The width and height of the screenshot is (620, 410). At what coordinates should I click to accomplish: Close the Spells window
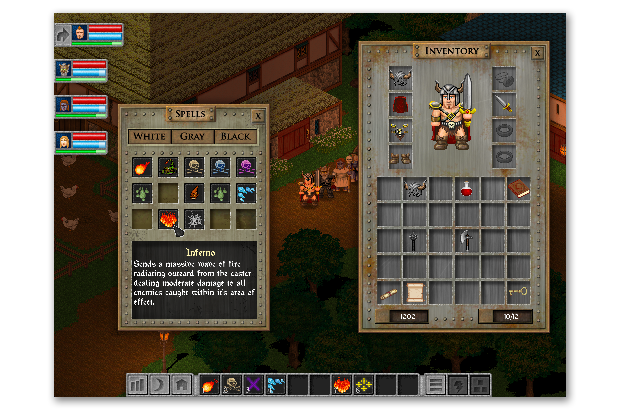coord(259,116)
